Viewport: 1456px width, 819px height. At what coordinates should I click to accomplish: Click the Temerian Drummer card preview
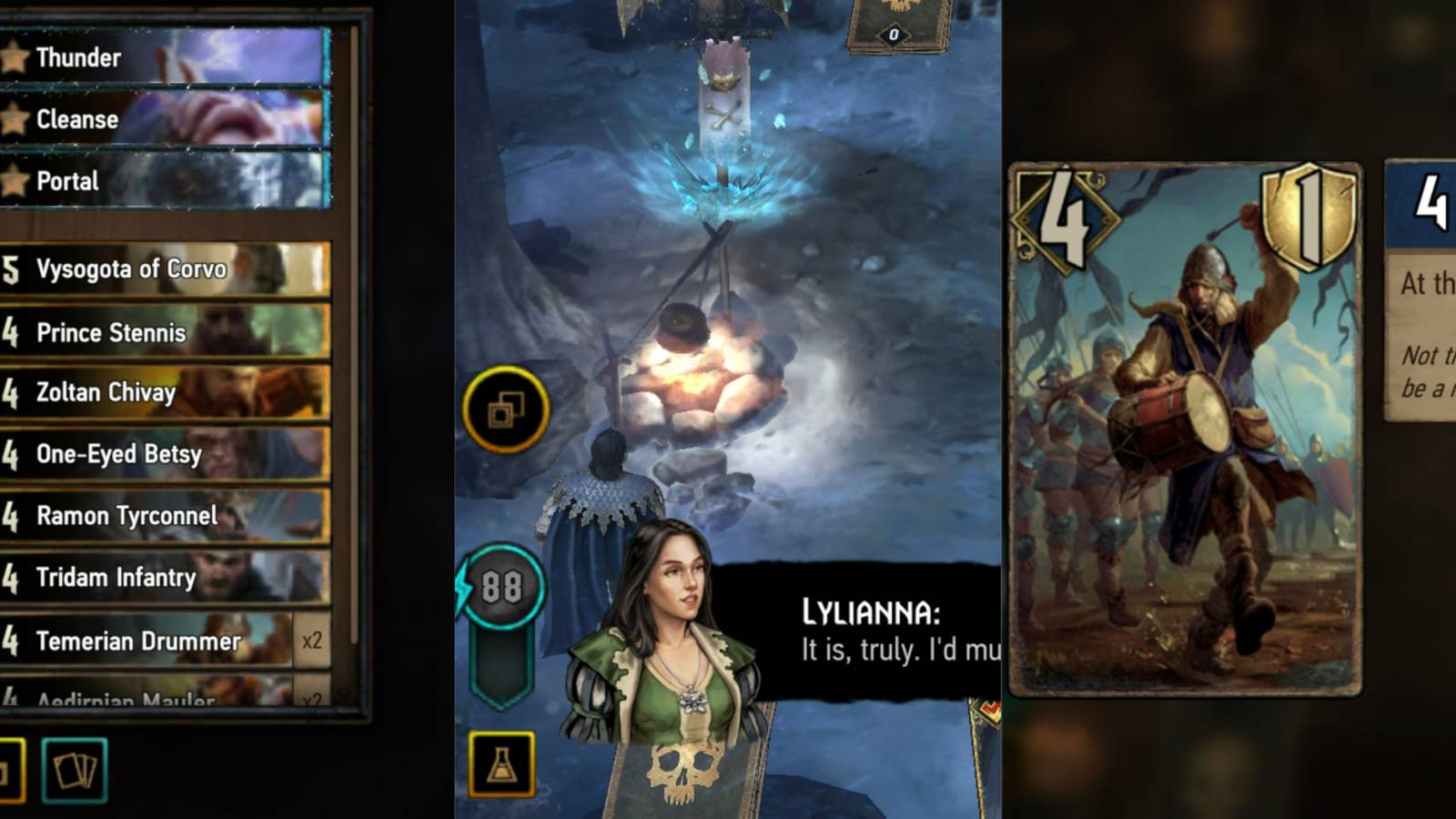pyautogui.click(x=1183, y=428)
